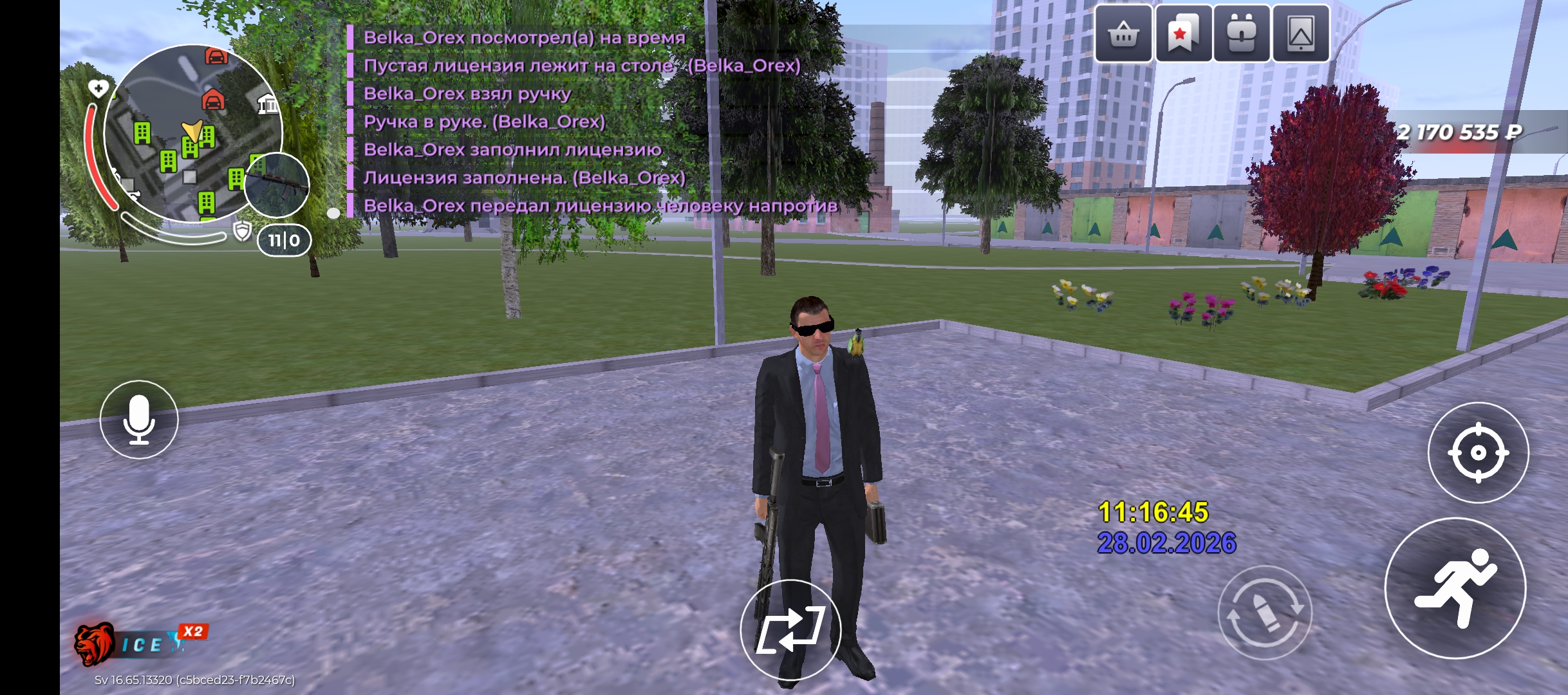
Task: Toggle the voice chat microphone
Action: (x=139, y=420)
